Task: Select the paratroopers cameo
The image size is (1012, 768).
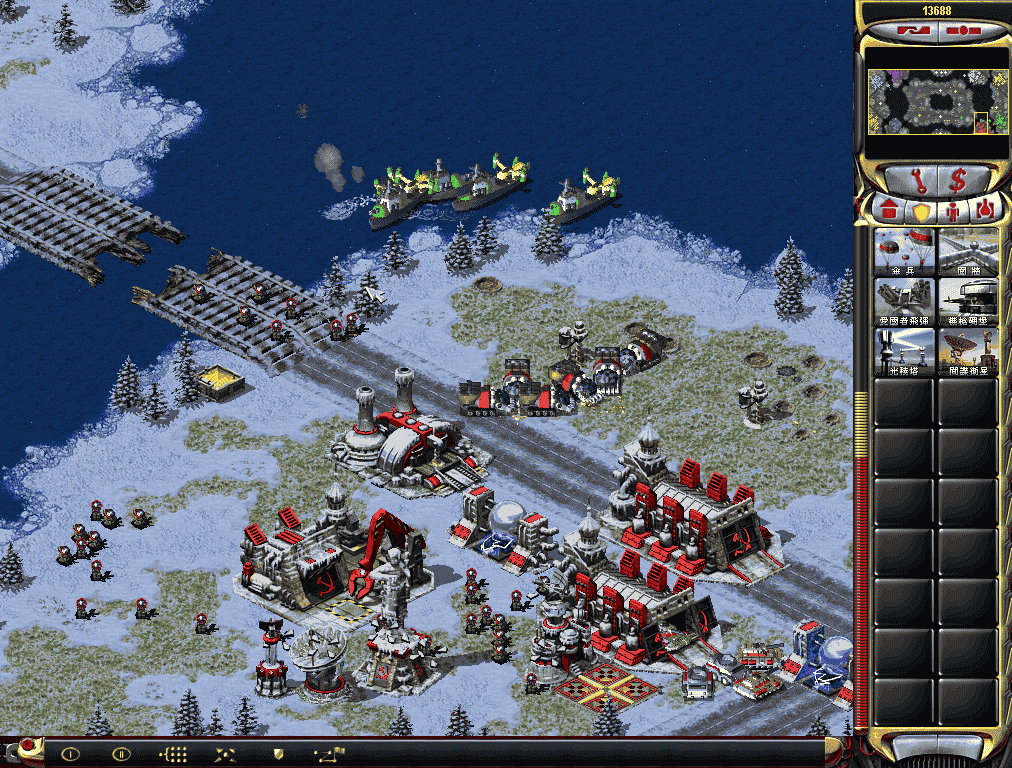Action: [x=905, y=251]
